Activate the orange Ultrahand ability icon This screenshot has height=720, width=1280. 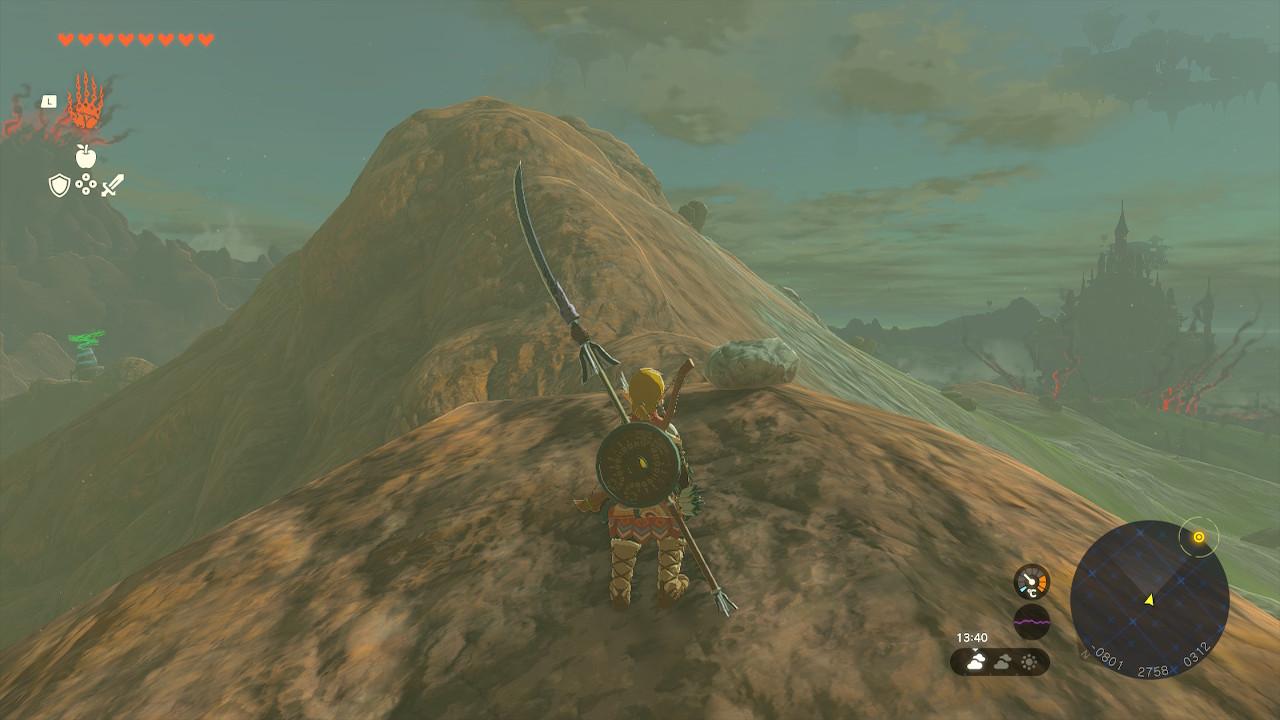pos(85,102)
